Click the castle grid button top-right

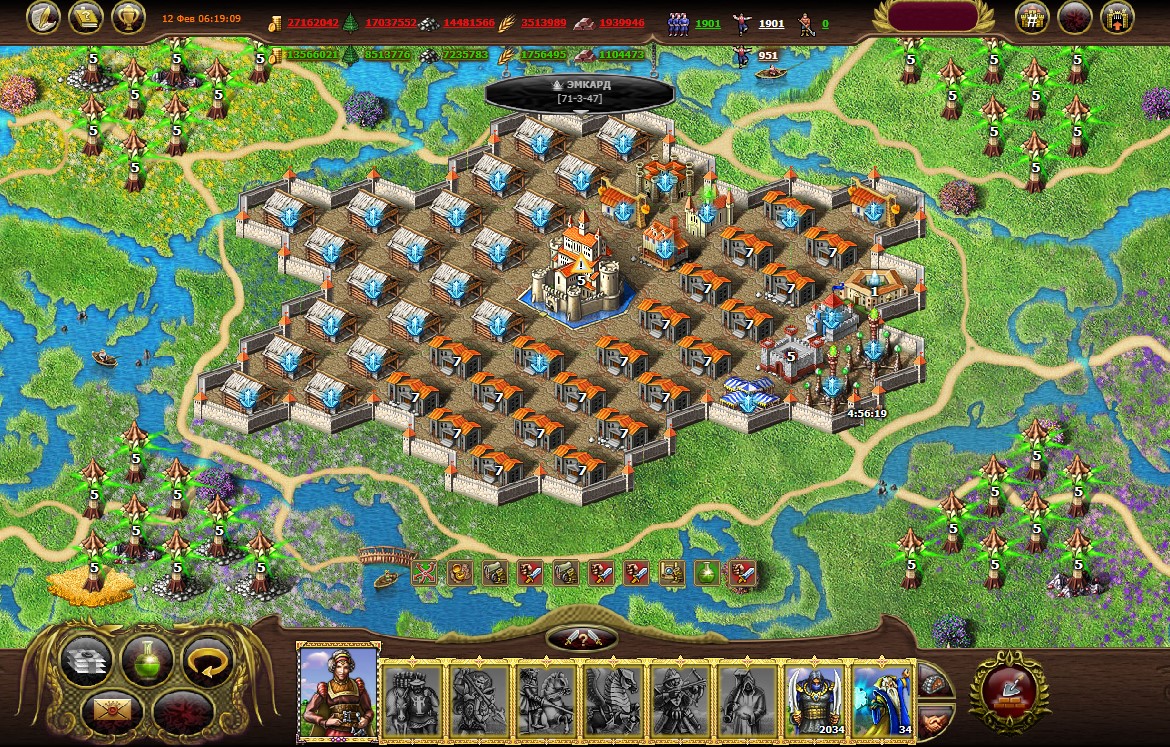pyautogui.click(x=1032, y=17)
